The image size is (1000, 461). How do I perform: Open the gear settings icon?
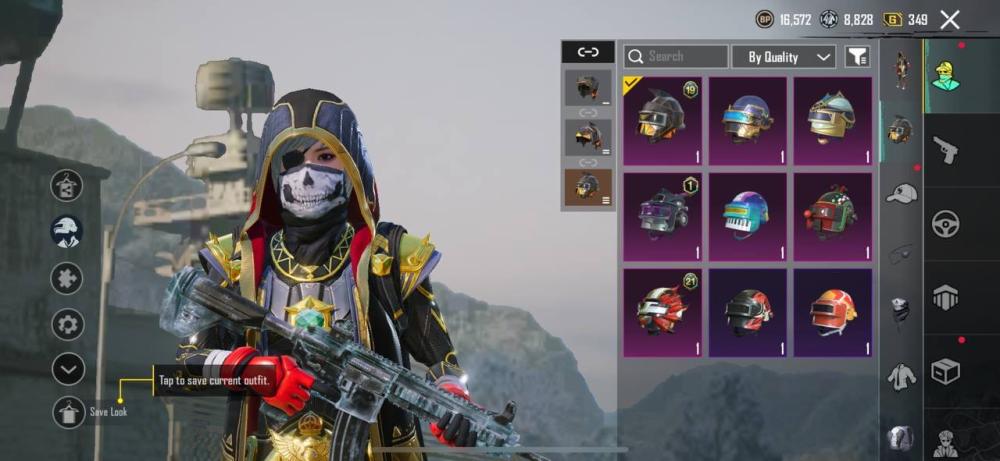pos(67,324)
